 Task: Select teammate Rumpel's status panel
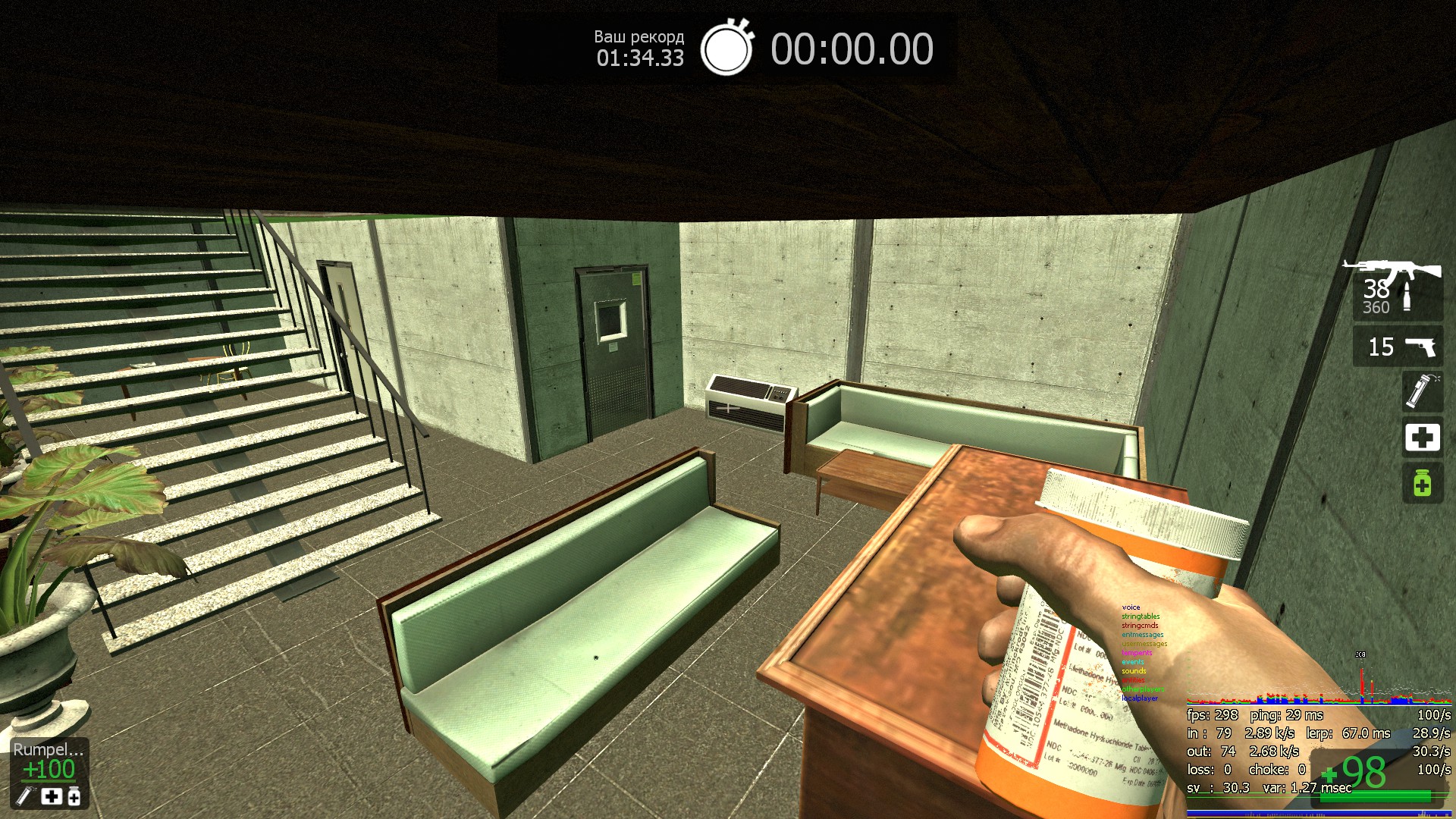[x=49, y=772]
